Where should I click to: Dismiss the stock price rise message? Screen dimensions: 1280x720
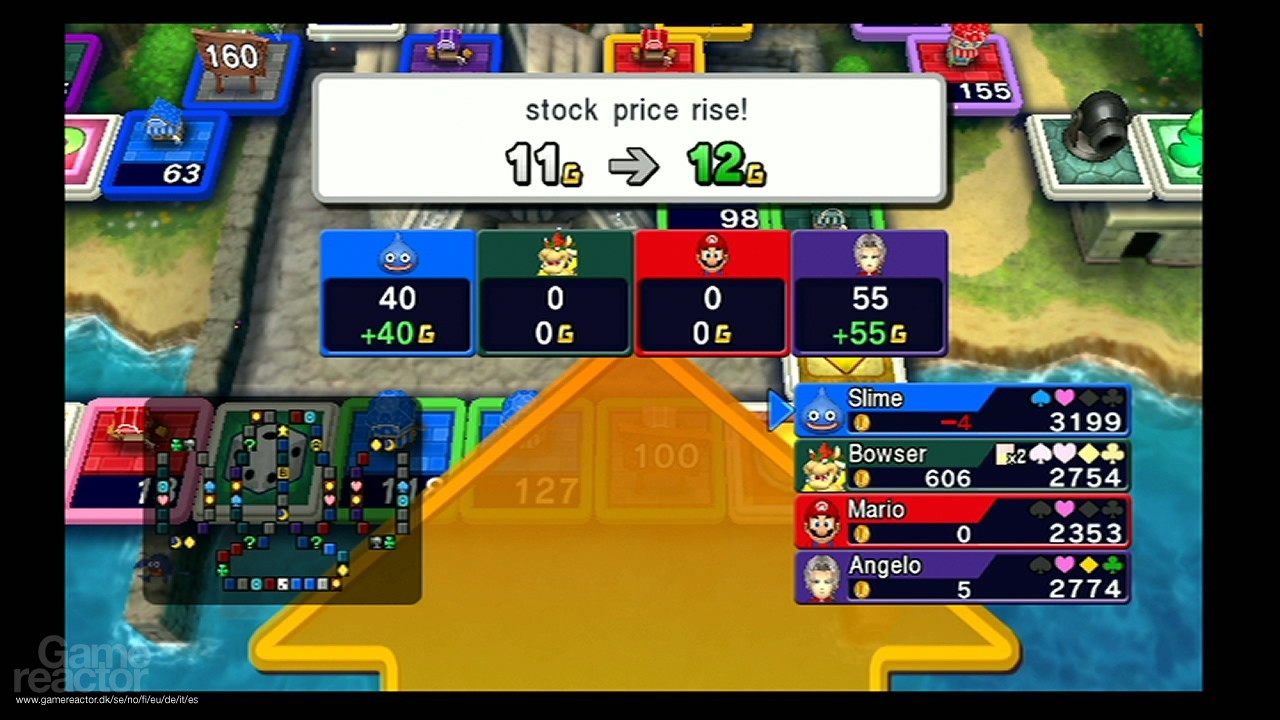(x=629, y=139)
